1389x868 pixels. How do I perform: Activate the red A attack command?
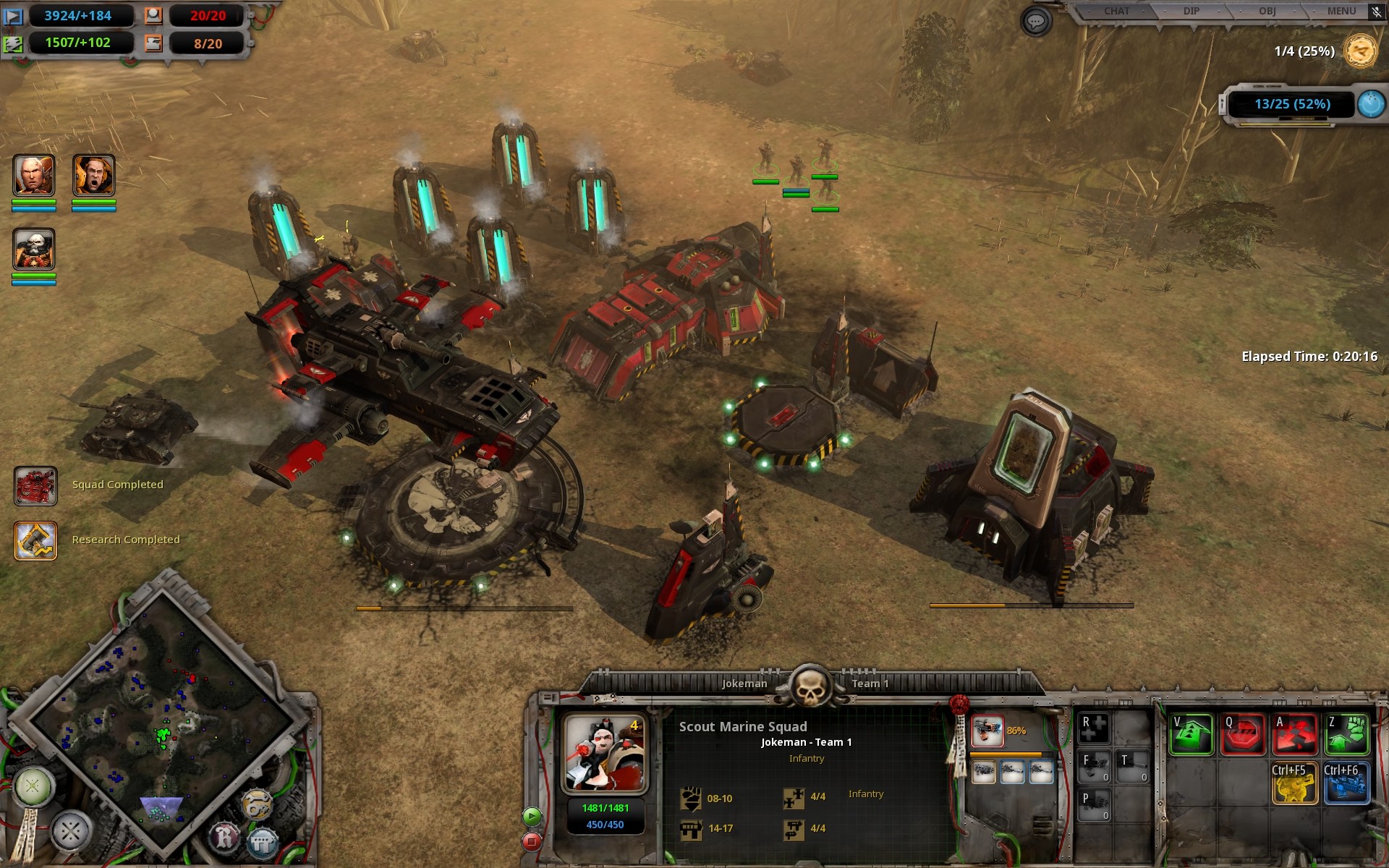[1295, 735]
